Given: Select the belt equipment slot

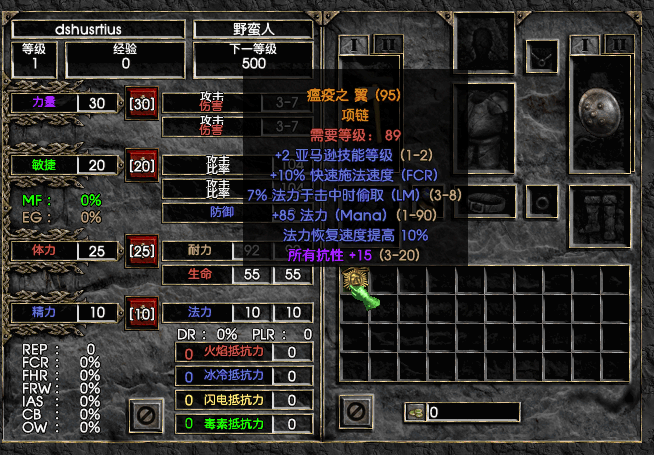Looking at the screenshot, I should pos(484,202).
